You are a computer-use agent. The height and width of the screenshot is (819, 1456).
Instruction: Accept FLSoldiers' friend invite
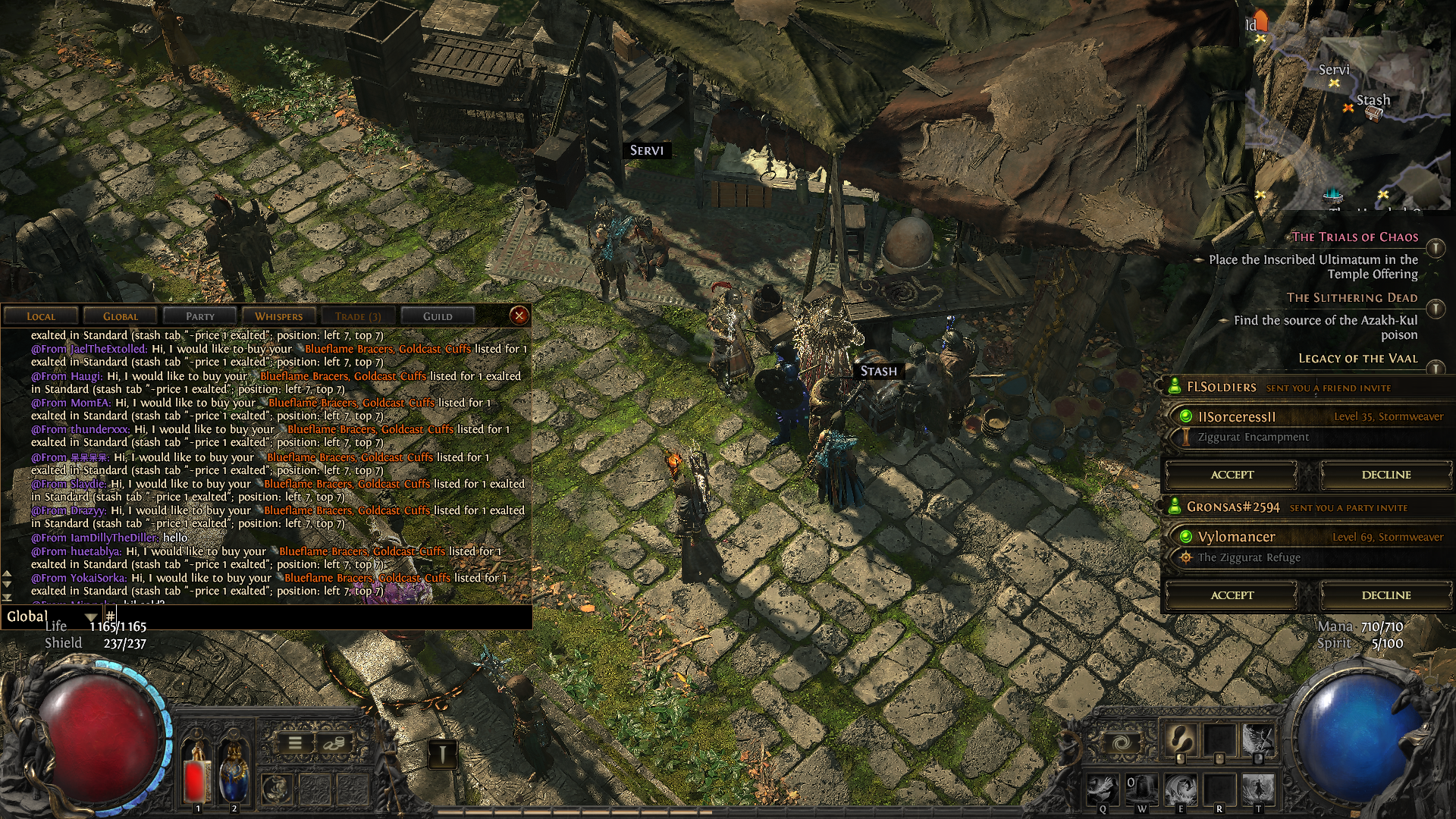tap(1232, 475)
